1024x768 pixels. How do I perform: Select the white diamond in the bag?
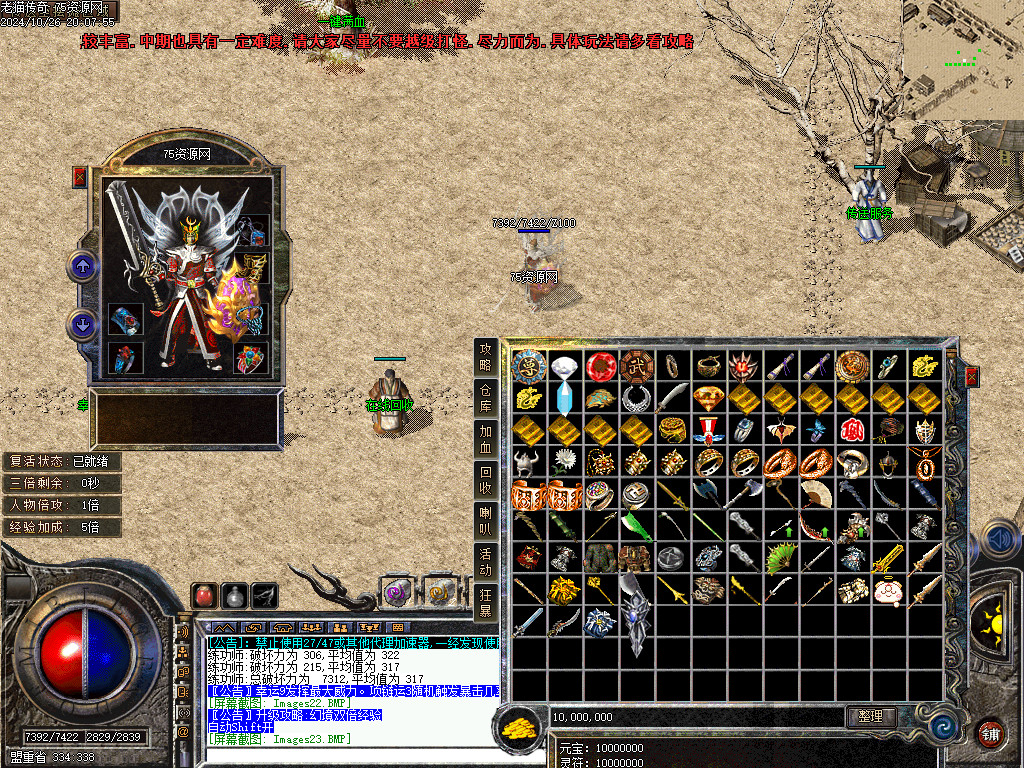pos(565,366)
